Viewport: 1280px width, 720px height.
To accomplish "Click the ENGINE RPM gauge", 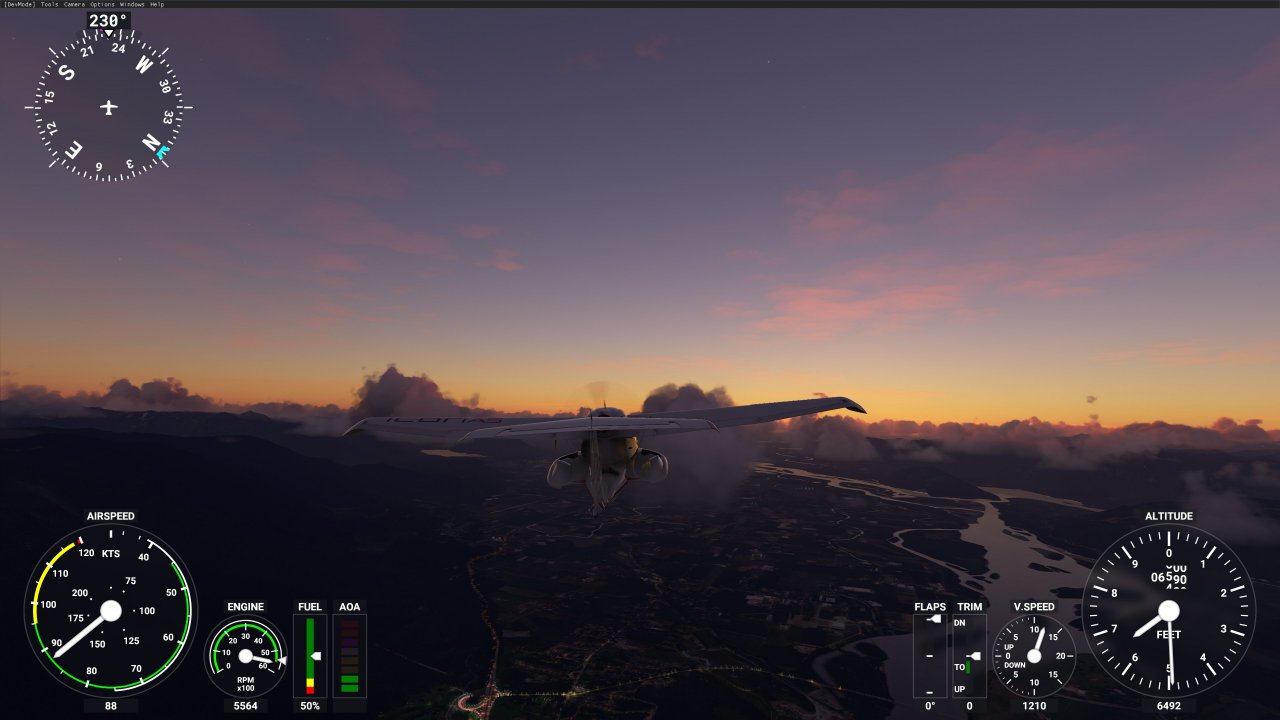I will tap(245, 659).
